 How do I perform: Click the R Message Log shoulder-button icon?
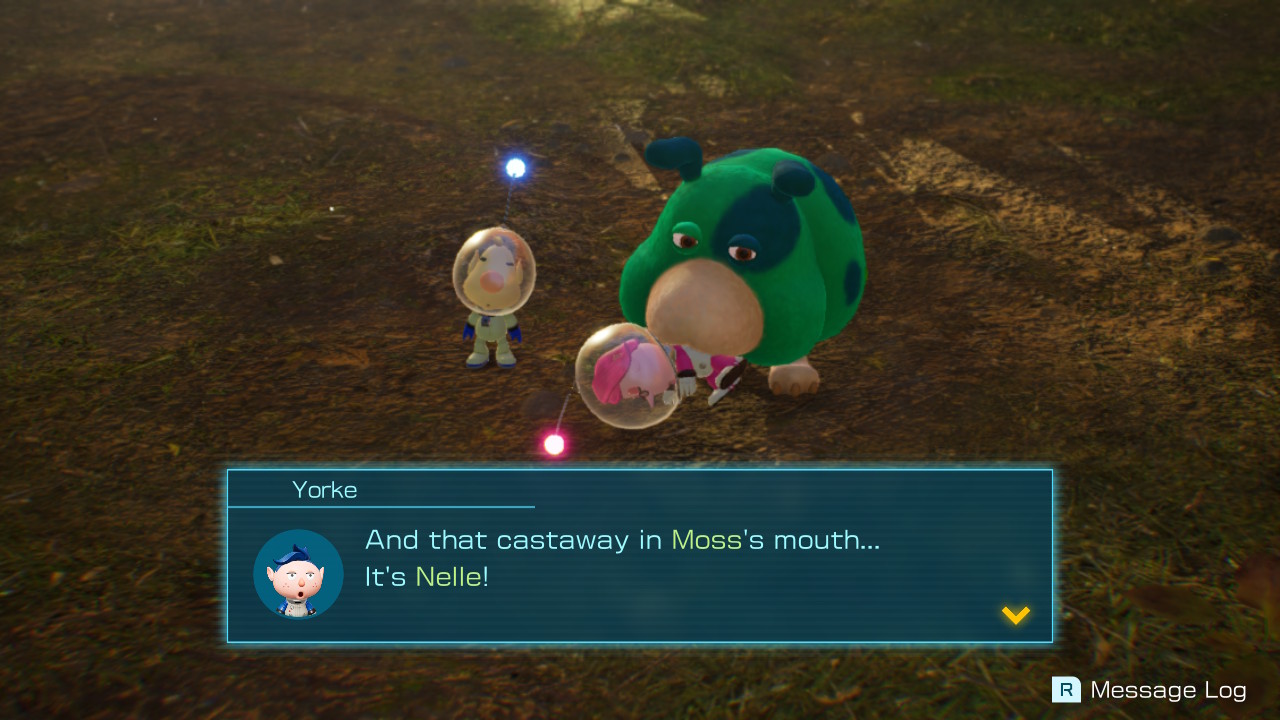coord(1067,690)
